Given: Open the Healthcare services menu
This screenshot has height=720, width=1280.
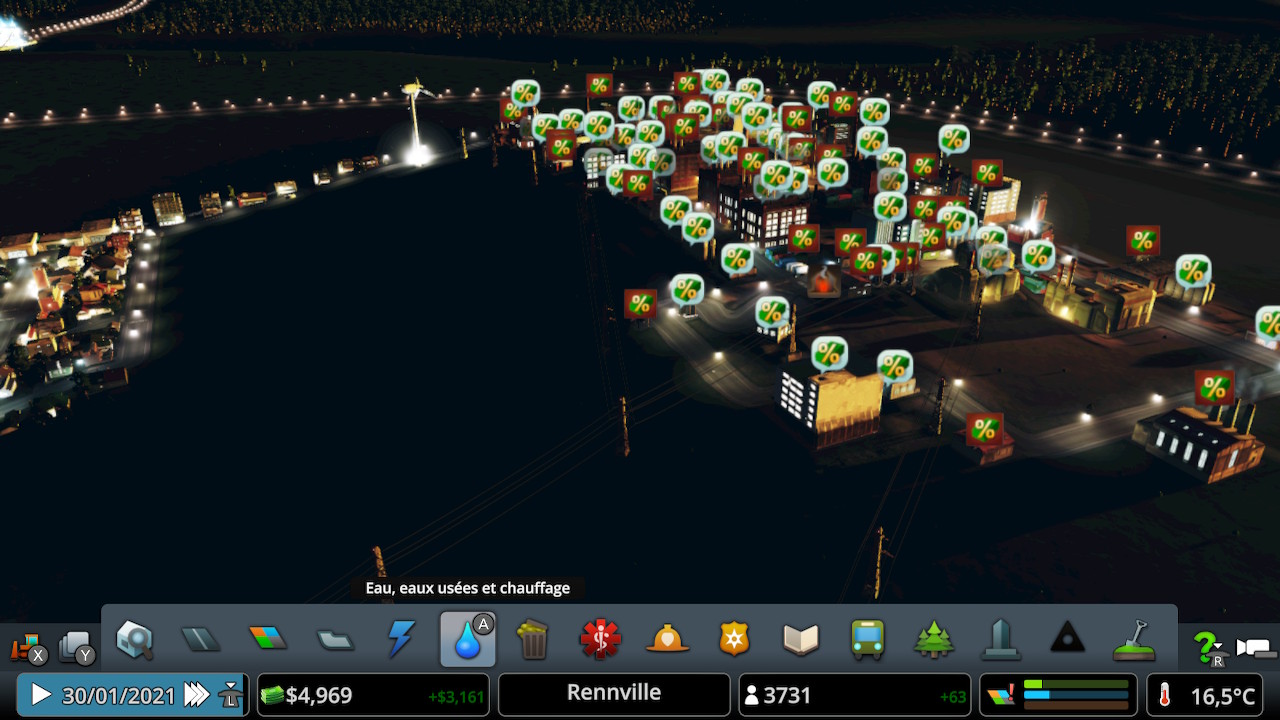Looking at the screenshot, I should [600, 639].
